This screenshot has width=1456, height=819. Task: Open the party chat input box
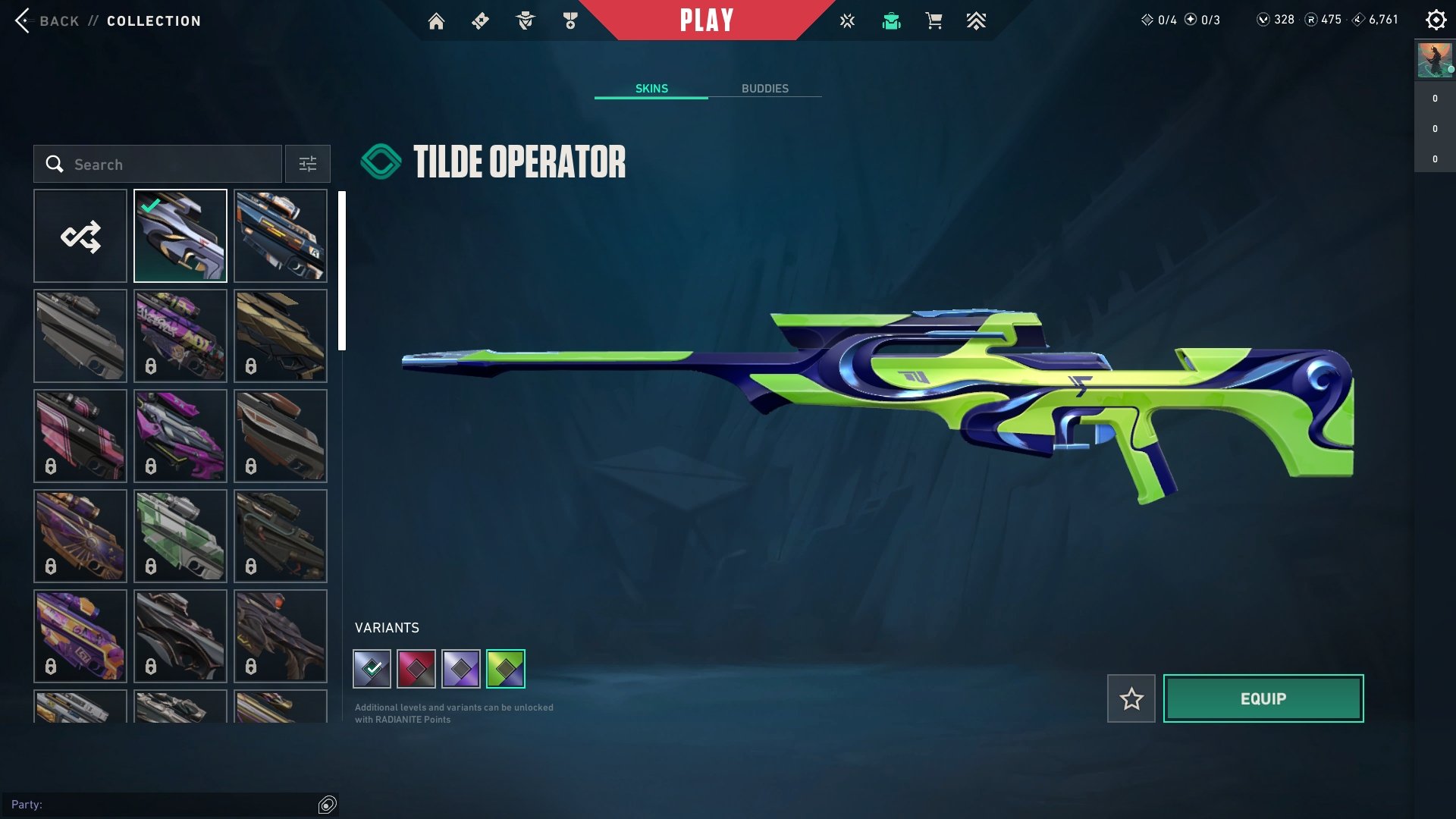tap(159, 805)
